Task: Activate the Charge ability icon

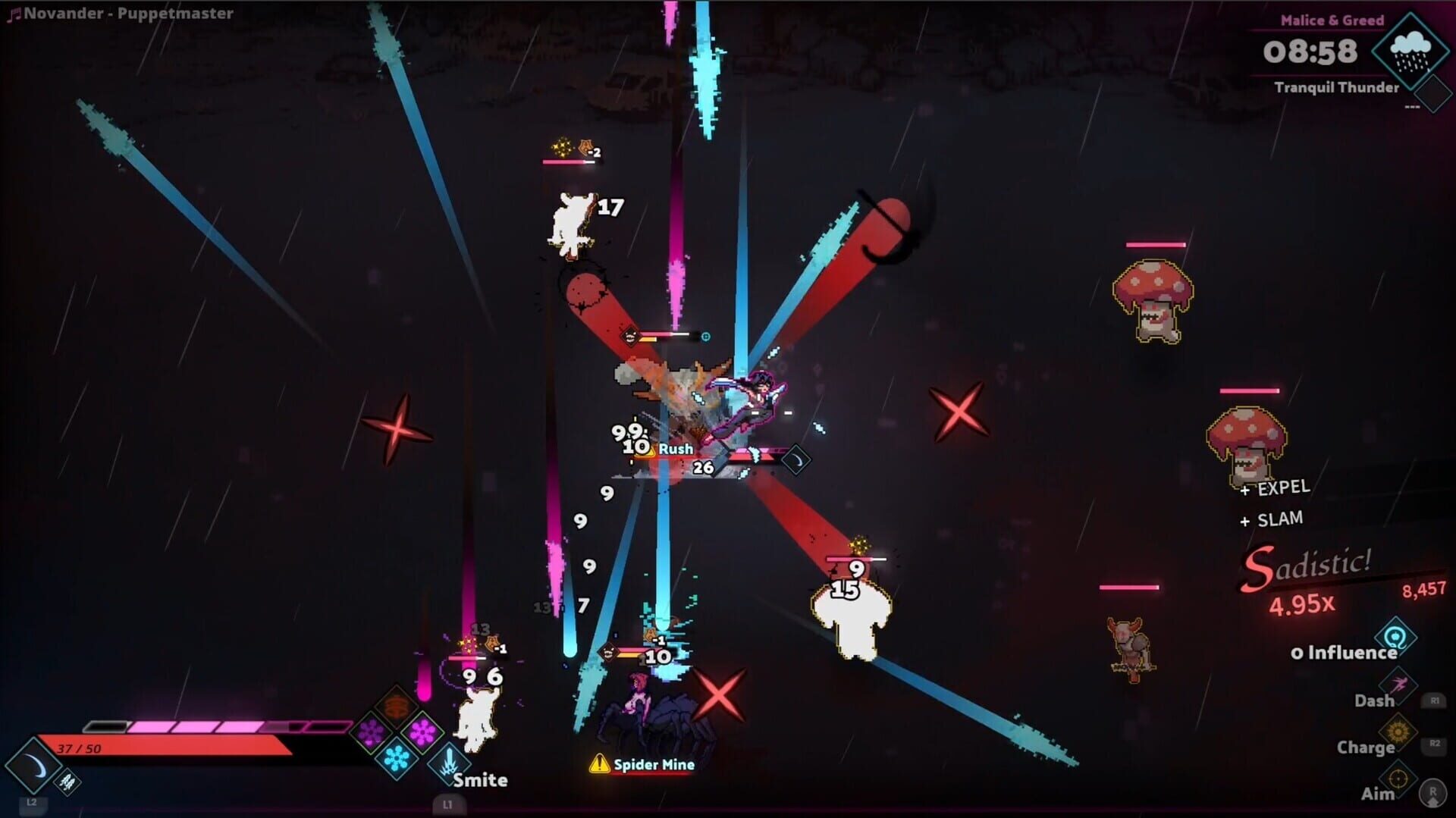Action: (x=1397, y=730)
